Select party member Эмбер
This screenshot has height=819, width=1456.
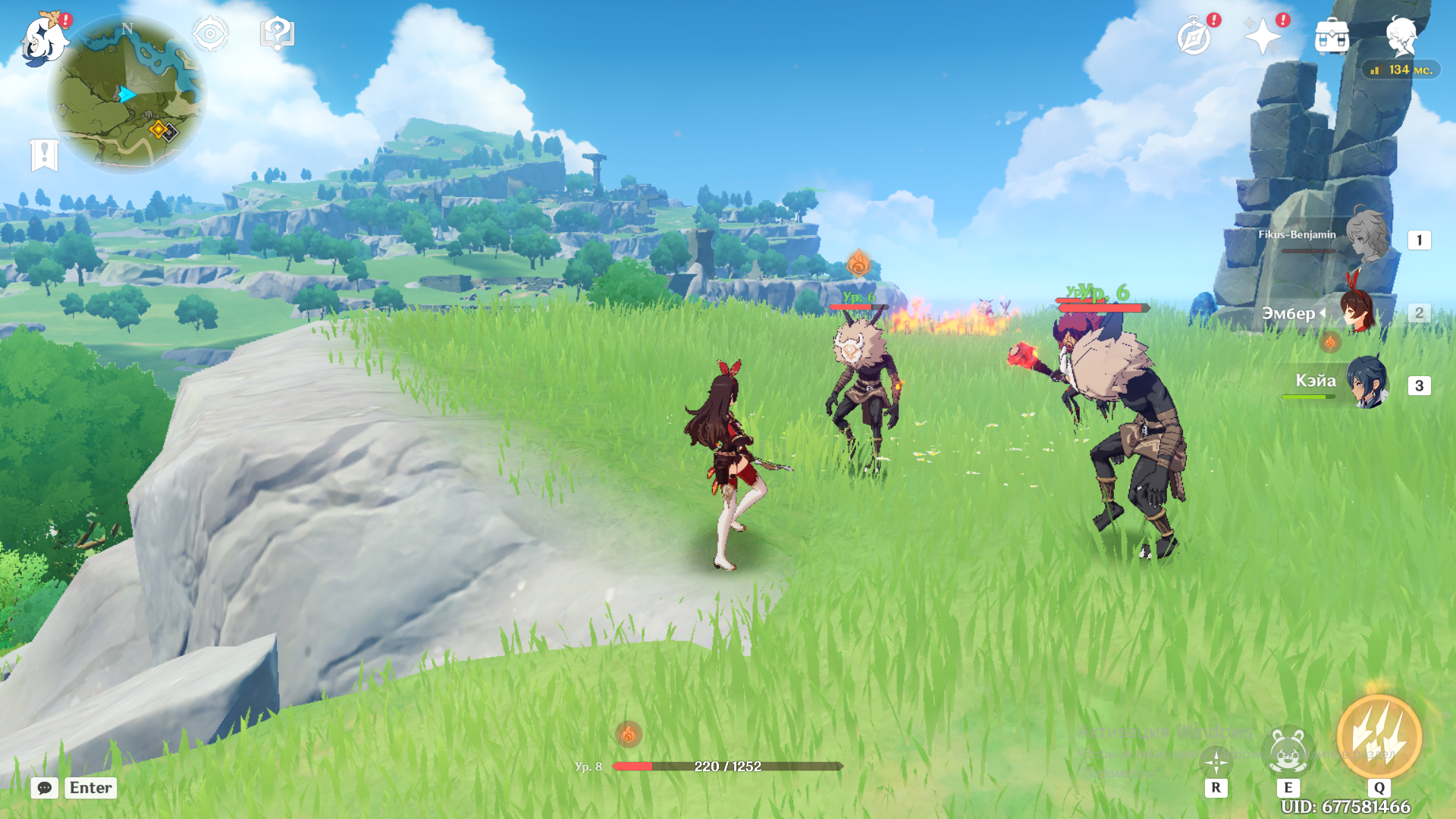pos(1357,311)
